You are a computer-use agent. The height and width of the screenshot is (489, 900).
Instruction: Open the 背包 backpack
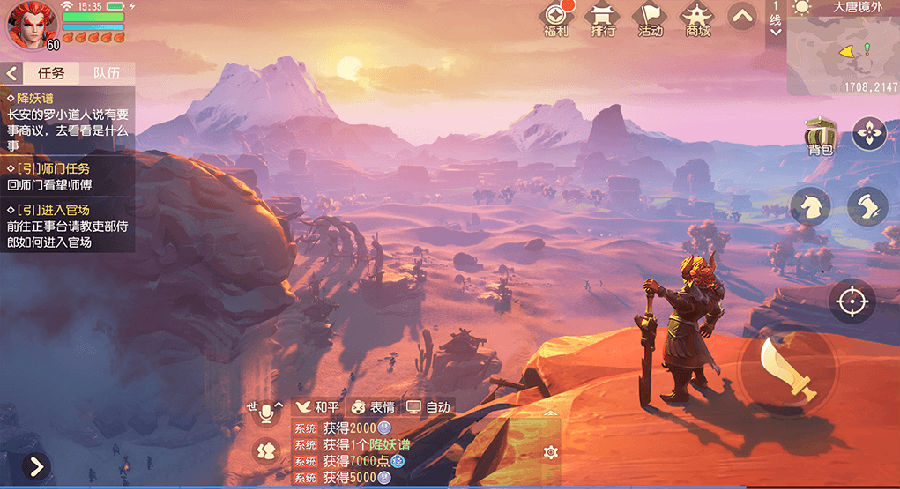821,136
